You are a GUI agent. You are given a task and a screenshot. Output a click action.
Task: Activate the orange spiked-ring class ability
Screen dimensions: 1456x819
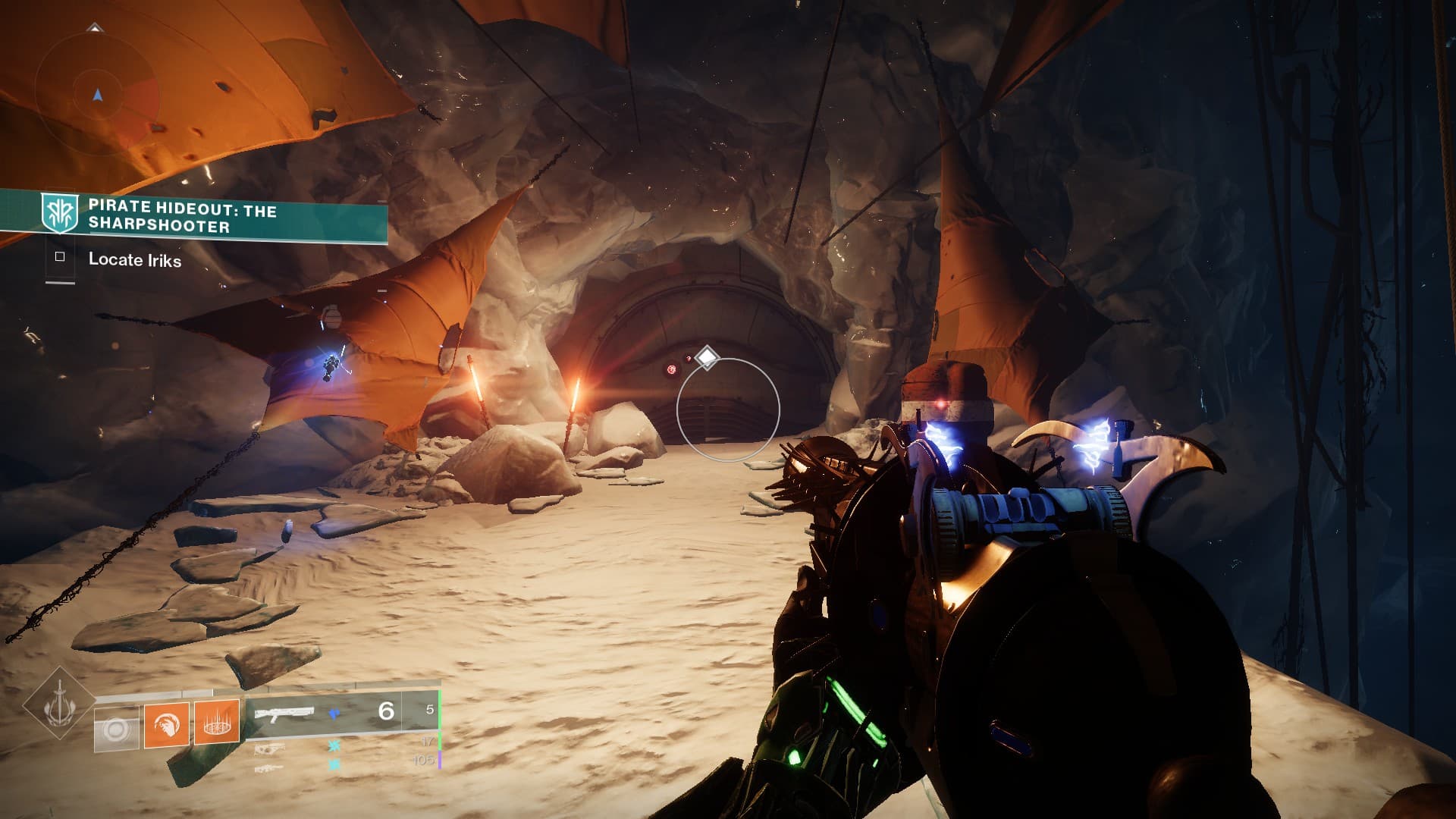[217, 721]
